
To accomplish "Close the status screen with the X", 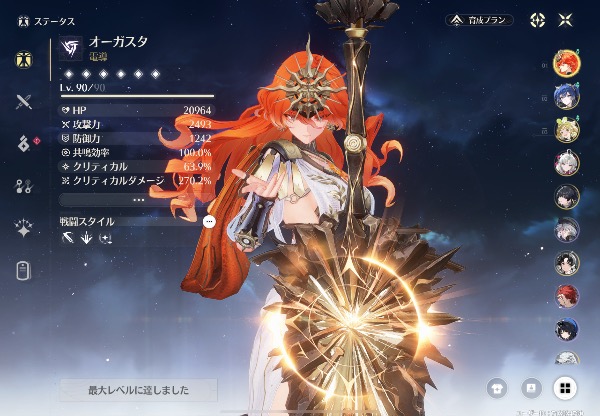I will [x=565, y=20].
